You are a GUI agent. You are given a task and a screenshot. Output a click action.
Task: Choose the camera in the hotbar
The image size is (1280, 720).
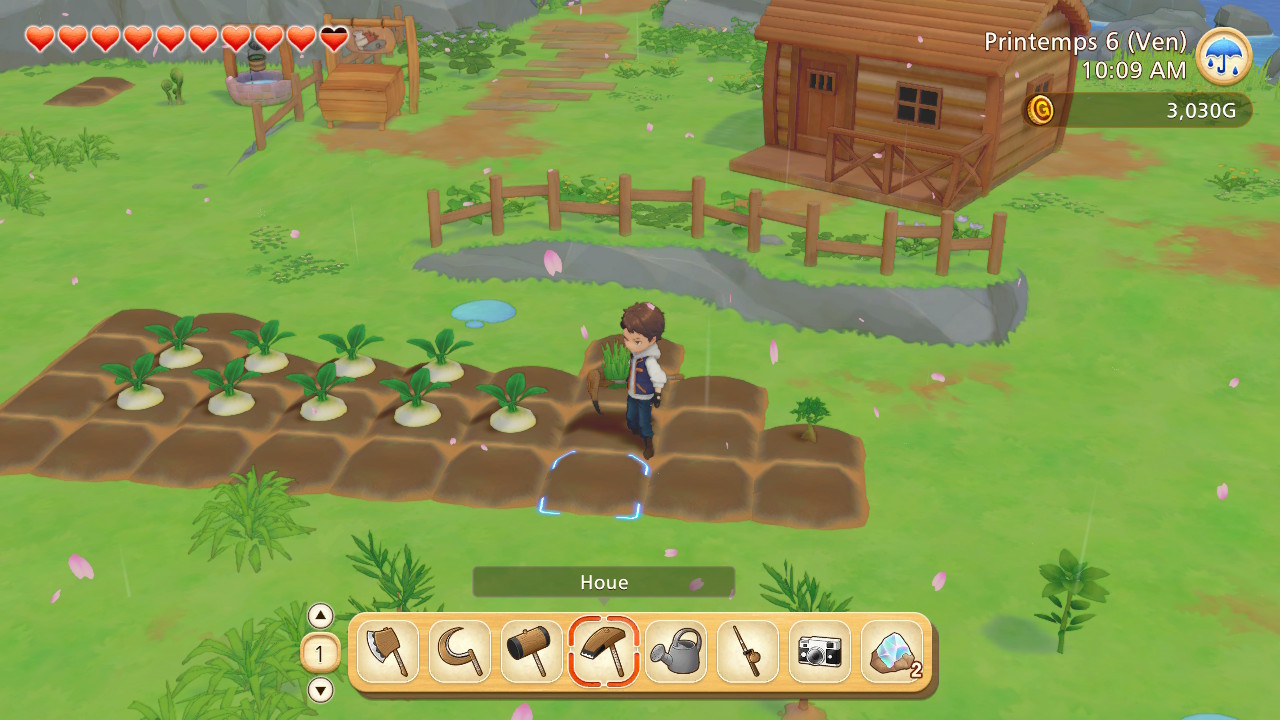820,652
